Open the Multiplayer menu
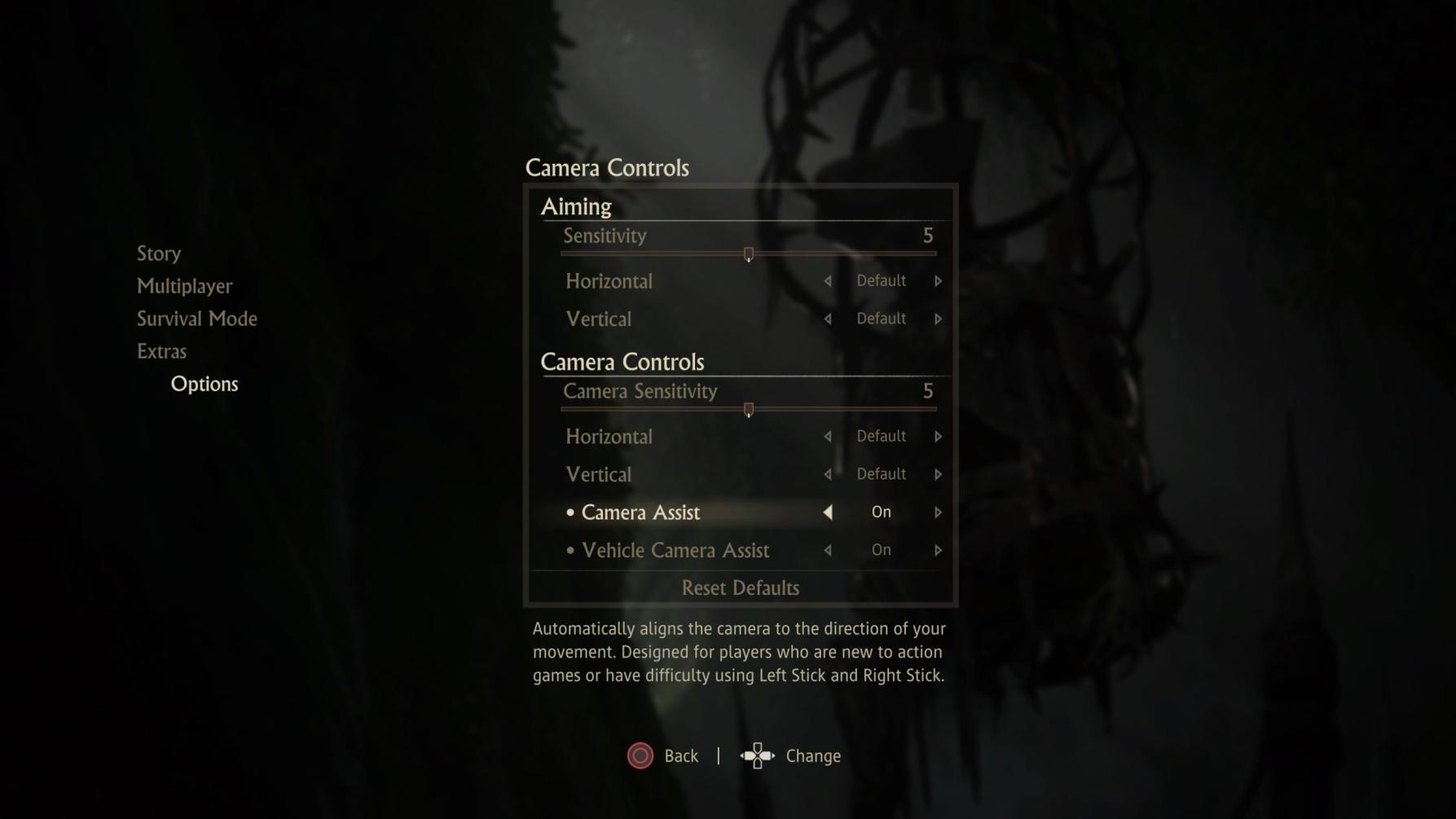 (x=184, y=286)
